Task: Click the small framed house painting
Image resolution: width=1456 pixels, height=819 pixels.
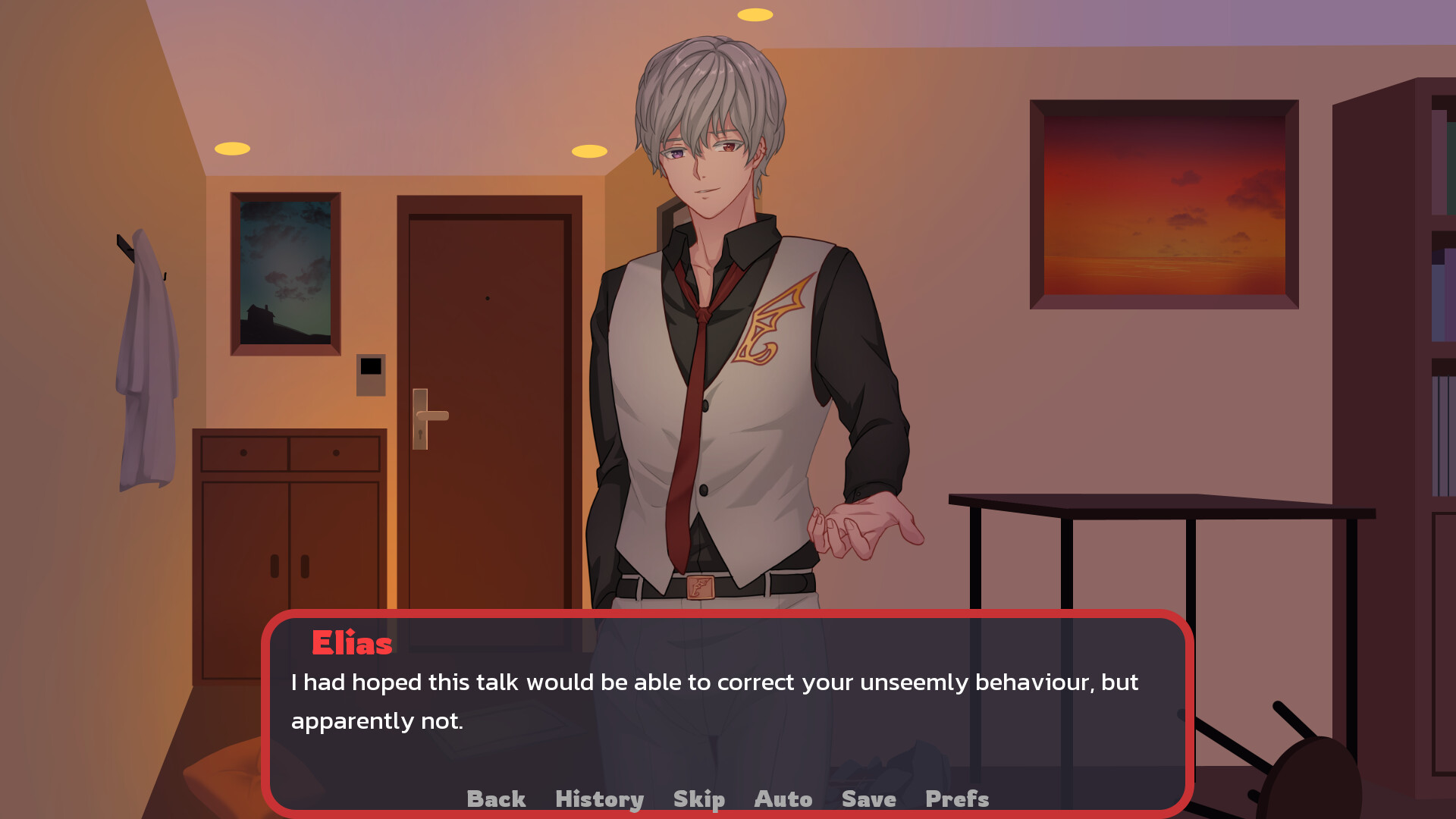Action: (x=284, y=273)
